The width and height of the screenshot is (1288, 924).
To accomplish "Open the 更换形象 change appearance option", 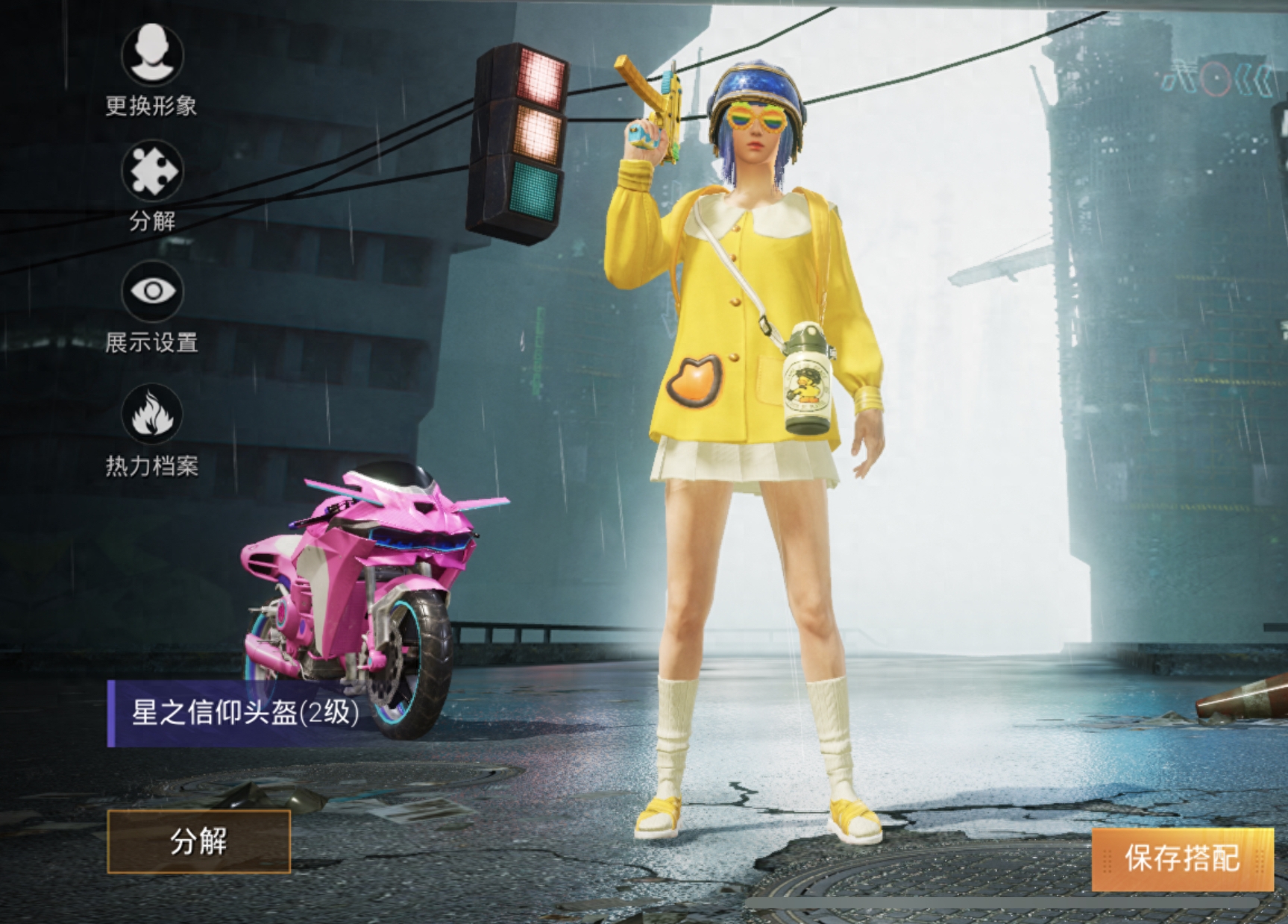I will [152, 55].
